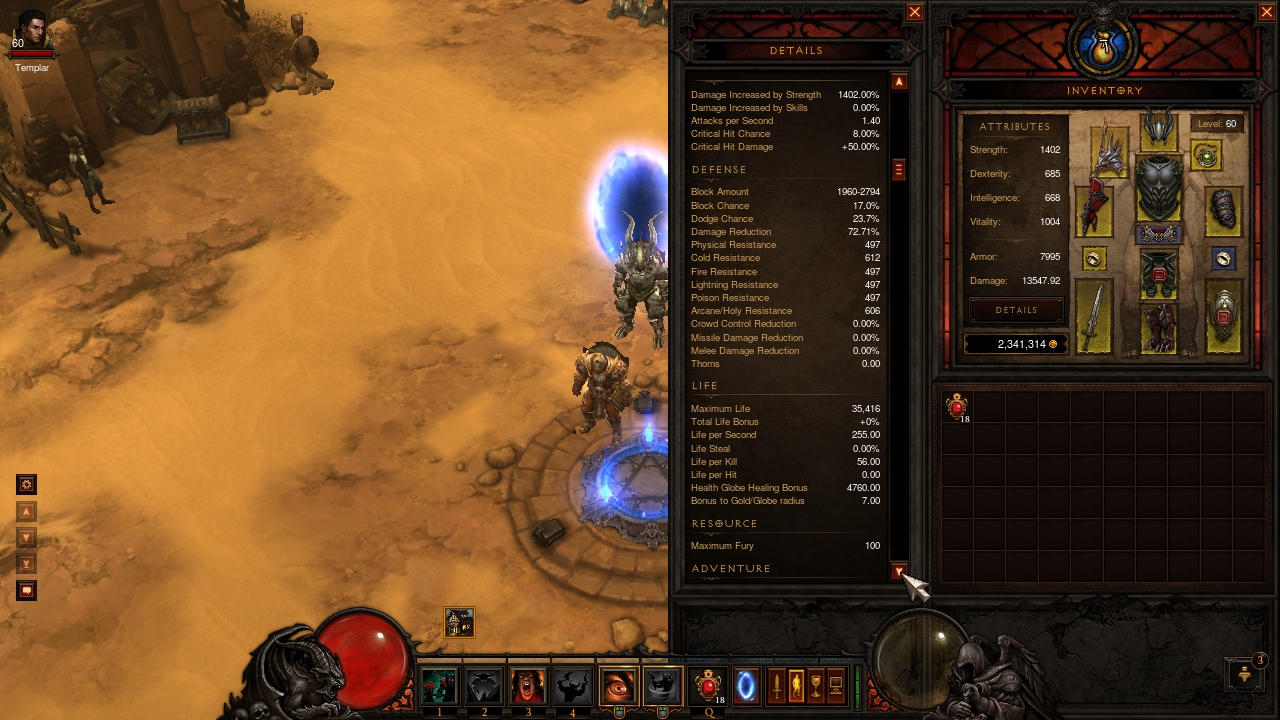
Task: Open the game menu computer icon
Action: pos(836,687)
